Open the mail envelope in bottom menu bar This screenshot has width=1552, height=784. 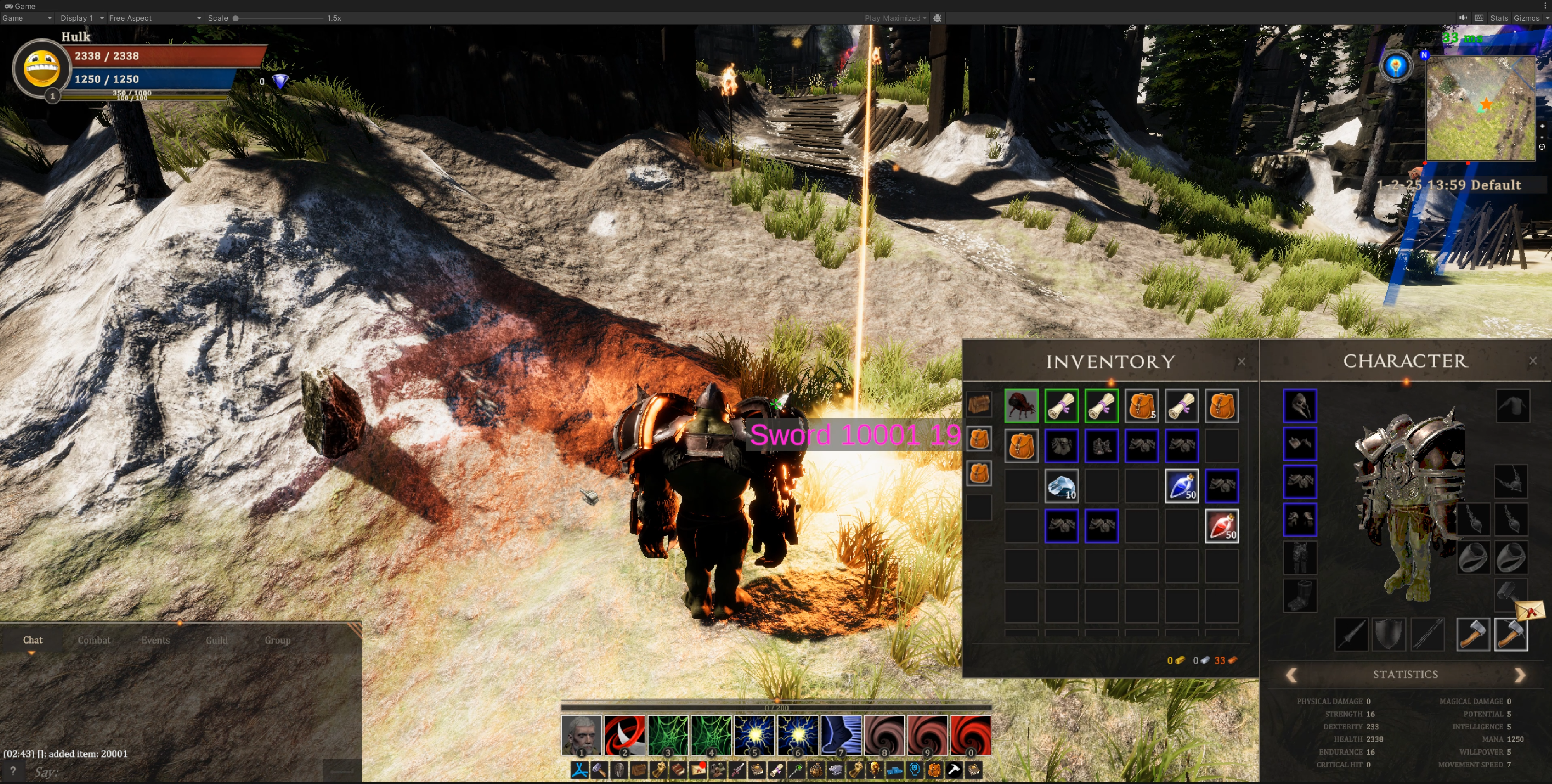[698, 770]
